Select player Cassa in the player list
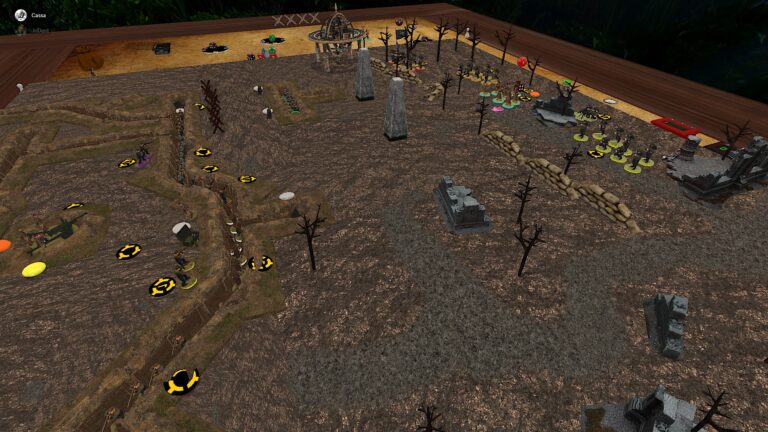Screen dimensions: 768x432 (39, 14)
